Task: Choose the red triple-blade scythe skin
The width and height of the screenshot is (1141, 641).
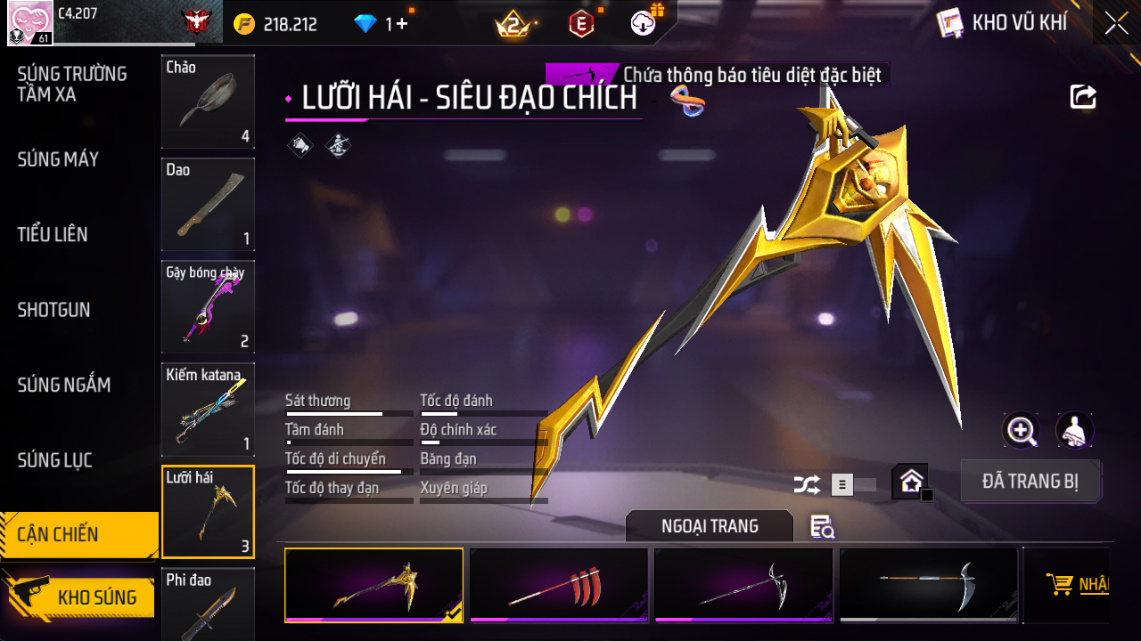Action: [x=558, y=585]
